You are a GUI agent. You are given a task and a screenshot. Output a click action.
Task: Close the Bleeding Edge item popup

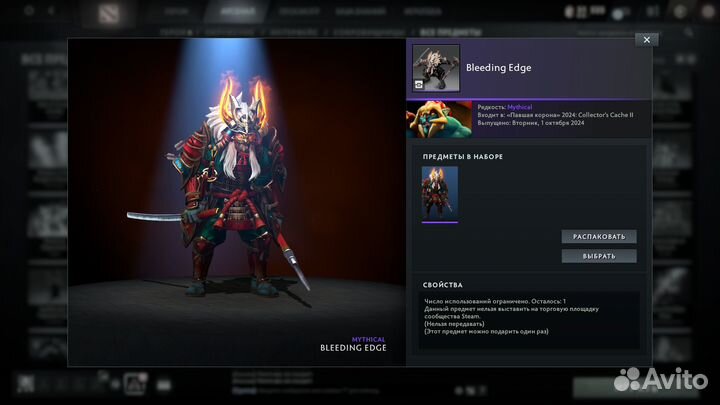[x=646, y=39]
